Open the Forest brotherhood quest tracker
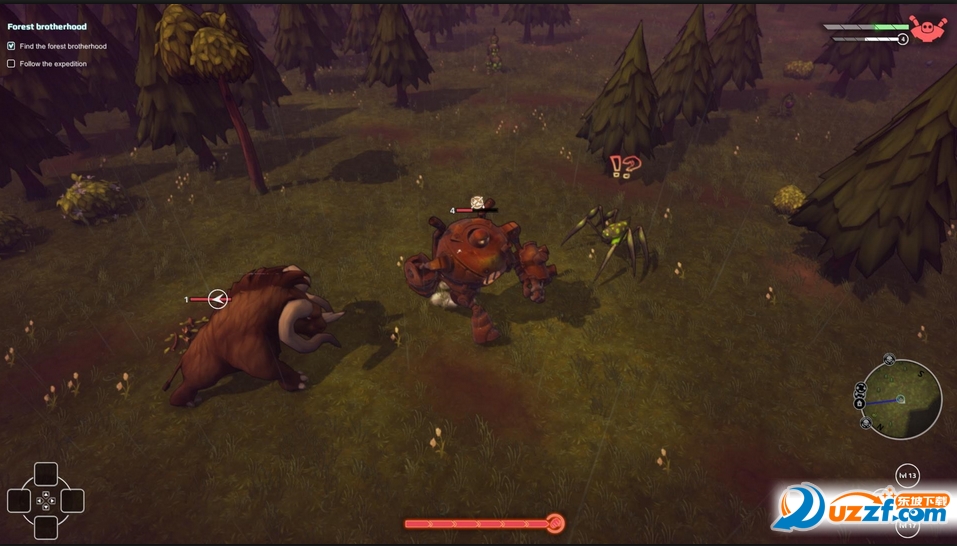Image resolution: width=957 pixels, height=546 pixels. click(x=47, y=27)
